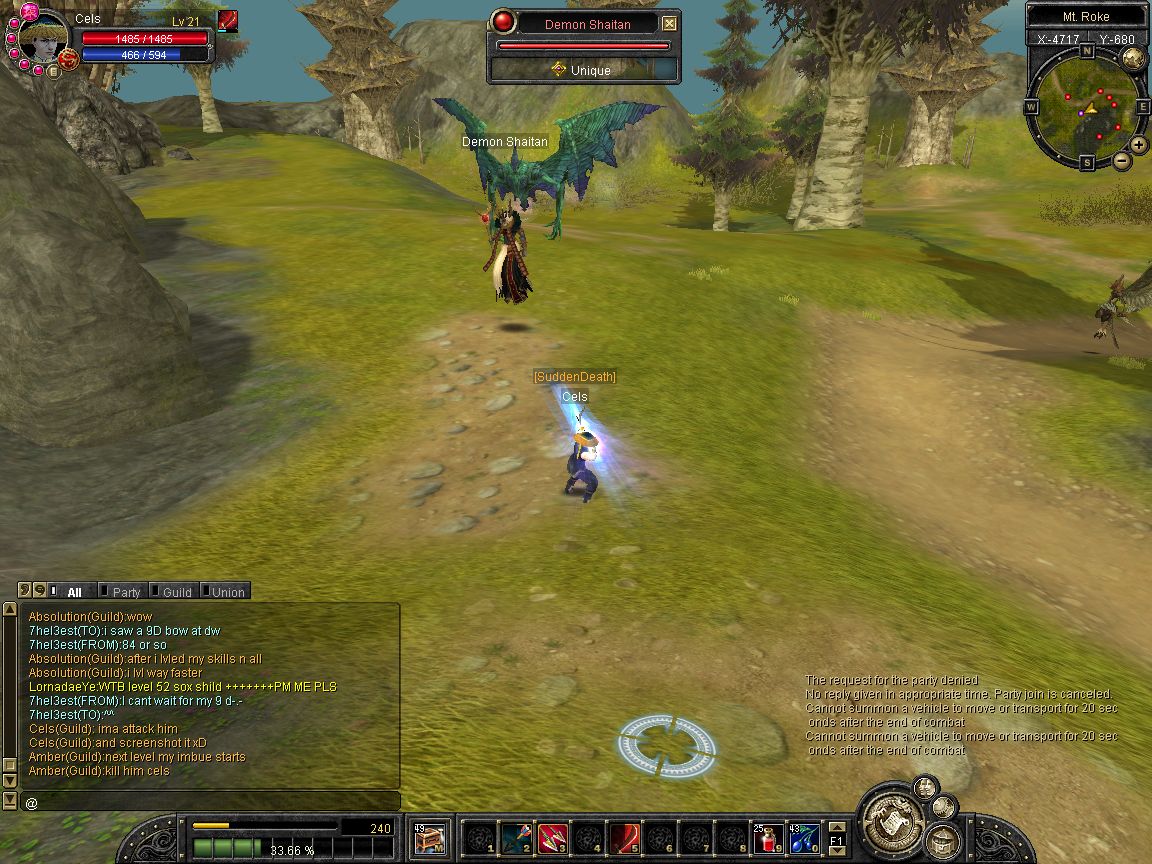Open the treasure chest item slot

pos(429,838)
